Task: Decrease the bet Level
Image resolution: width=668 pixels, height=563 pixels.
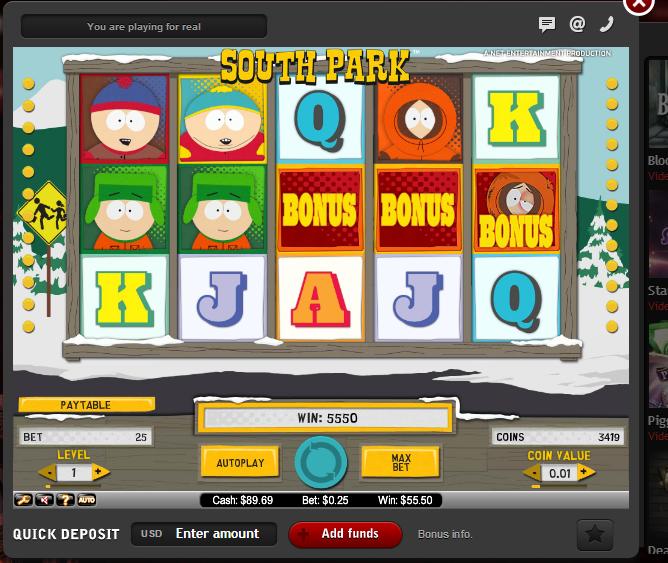Action: 47,473
